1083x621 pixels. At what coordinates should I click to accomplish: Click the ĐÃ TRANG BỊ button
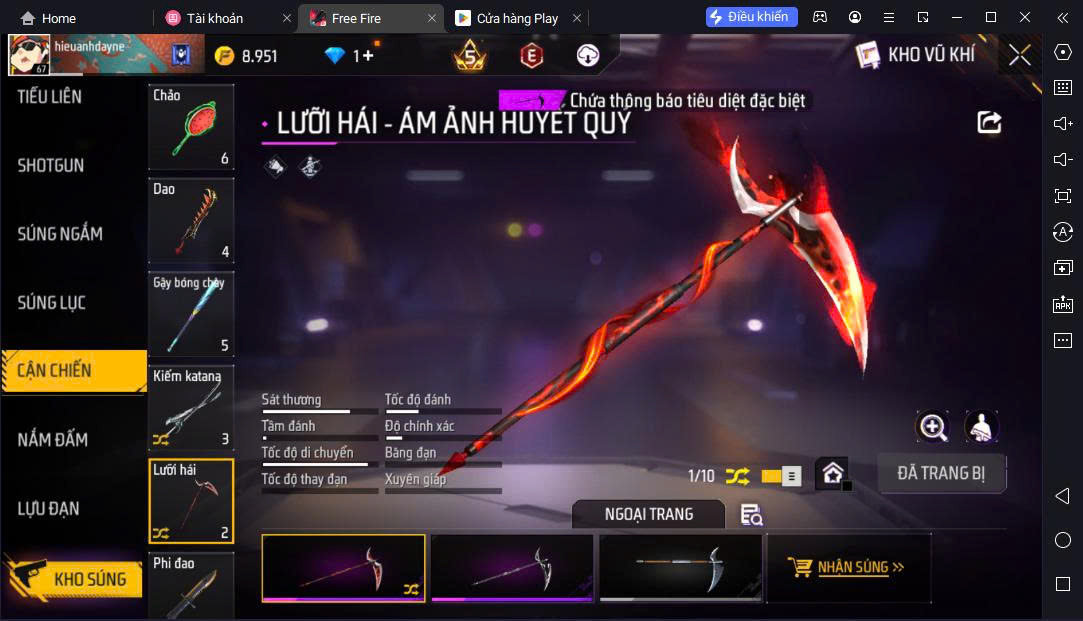click(941, 473)
